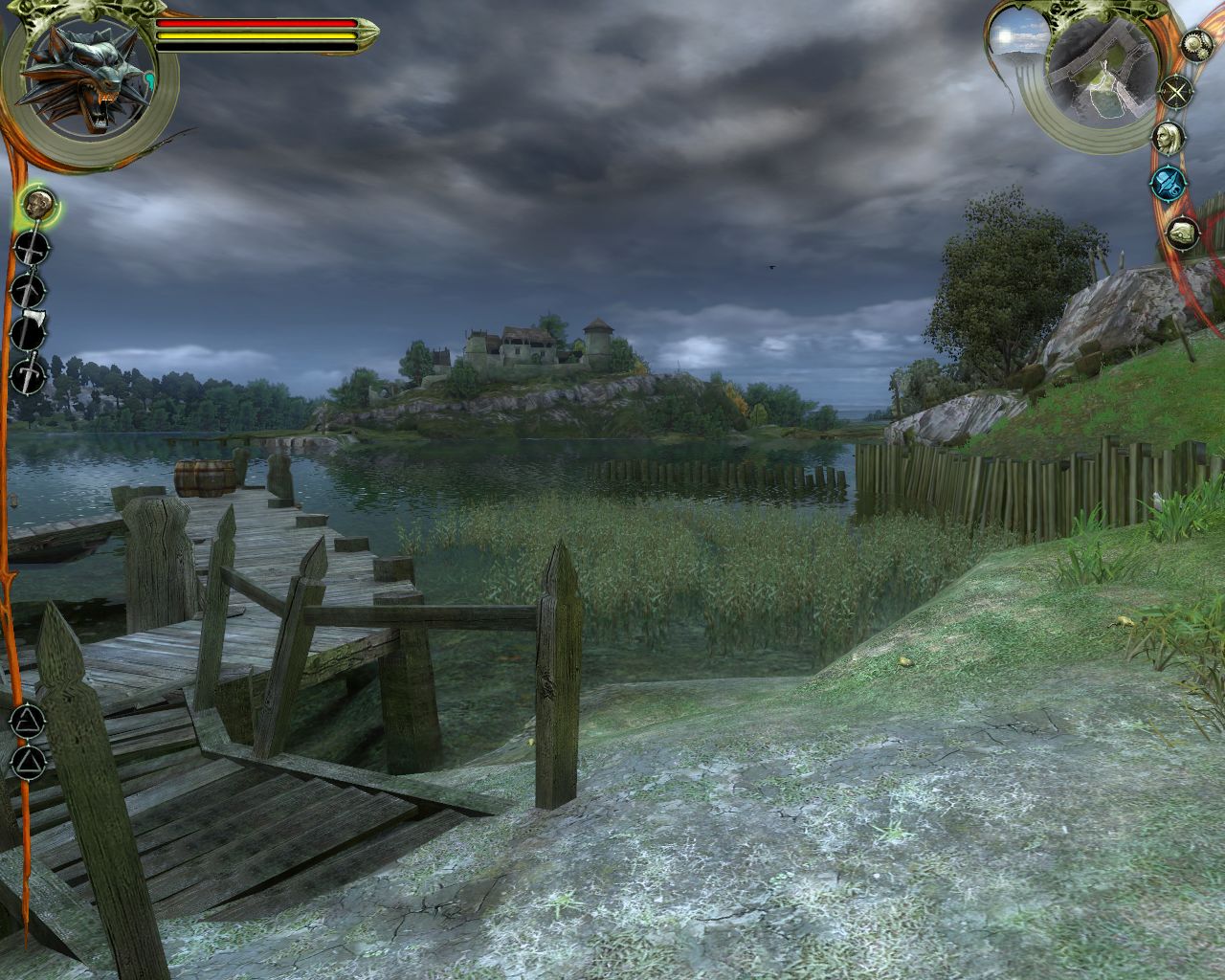This screenshot has width=1225, height=980.
Task: Click the crossed swords icon
Action: [1173, 93]
